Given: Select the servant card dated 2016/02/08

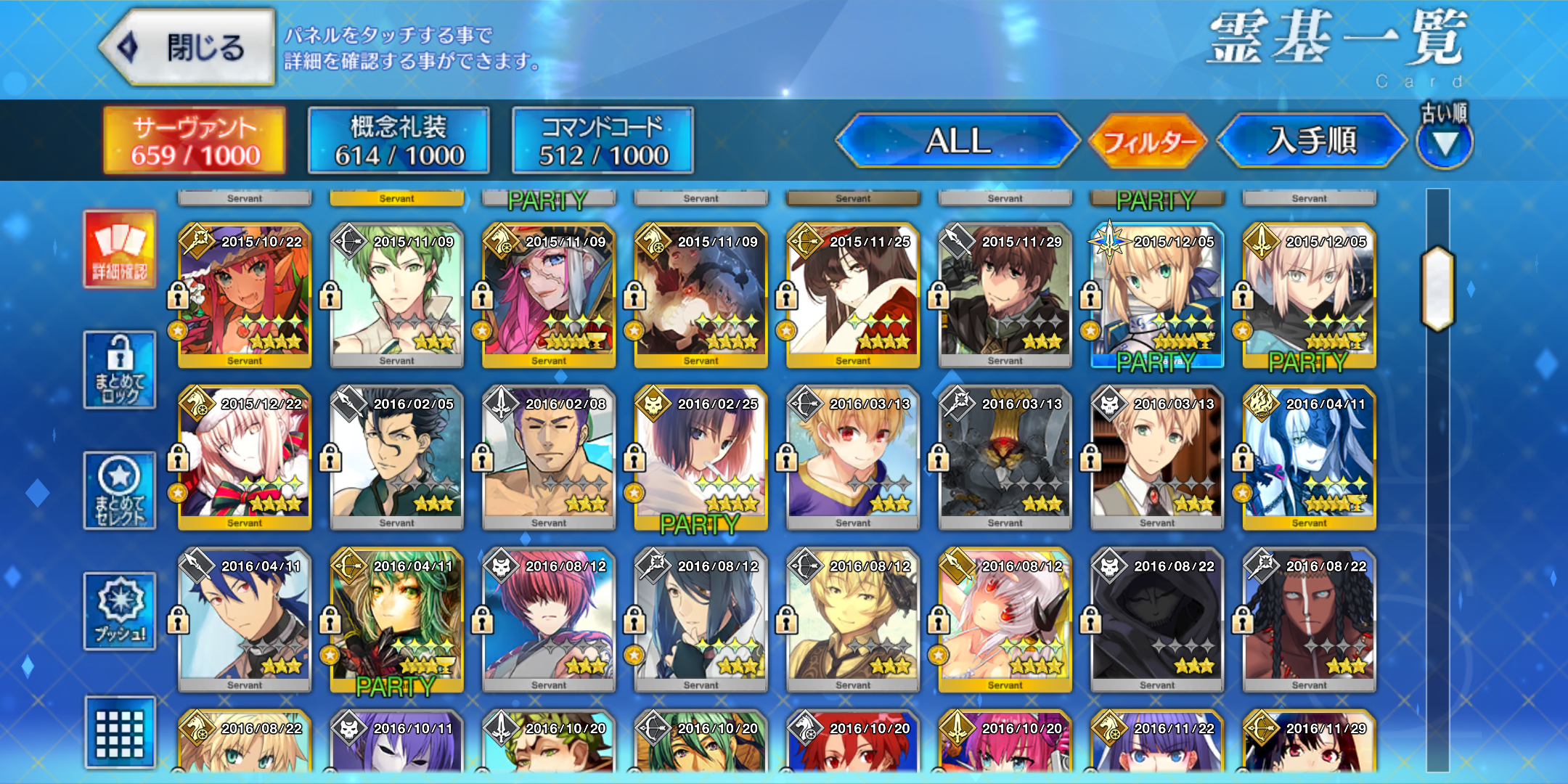Looking at the screenshot, I should 549,457.
